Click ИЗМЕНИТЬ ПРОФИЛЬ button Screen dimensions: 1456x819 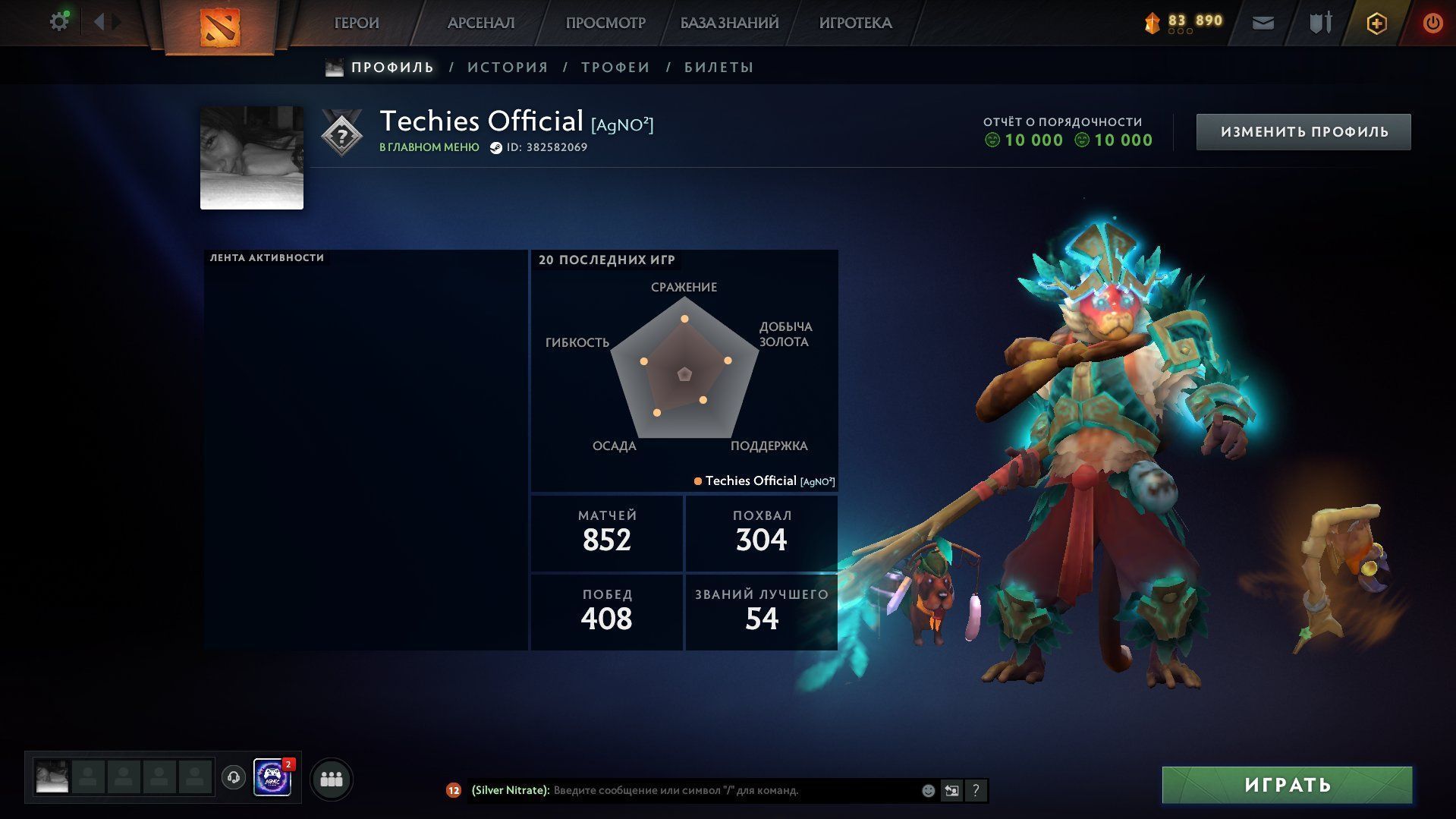(1303, 132)
